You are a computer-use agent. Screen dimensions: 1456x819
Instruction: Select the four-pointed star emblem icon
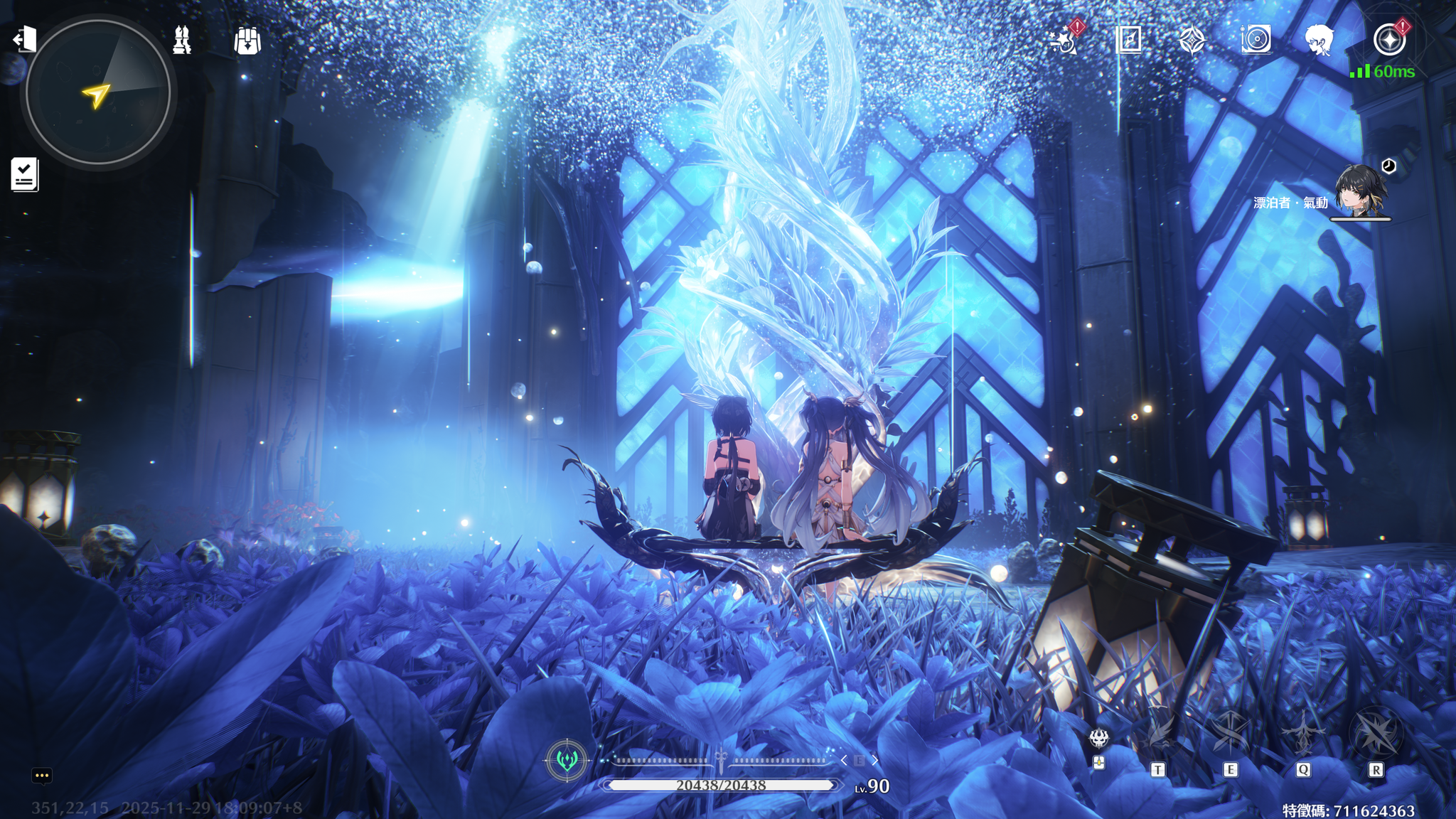(1192, 41)
